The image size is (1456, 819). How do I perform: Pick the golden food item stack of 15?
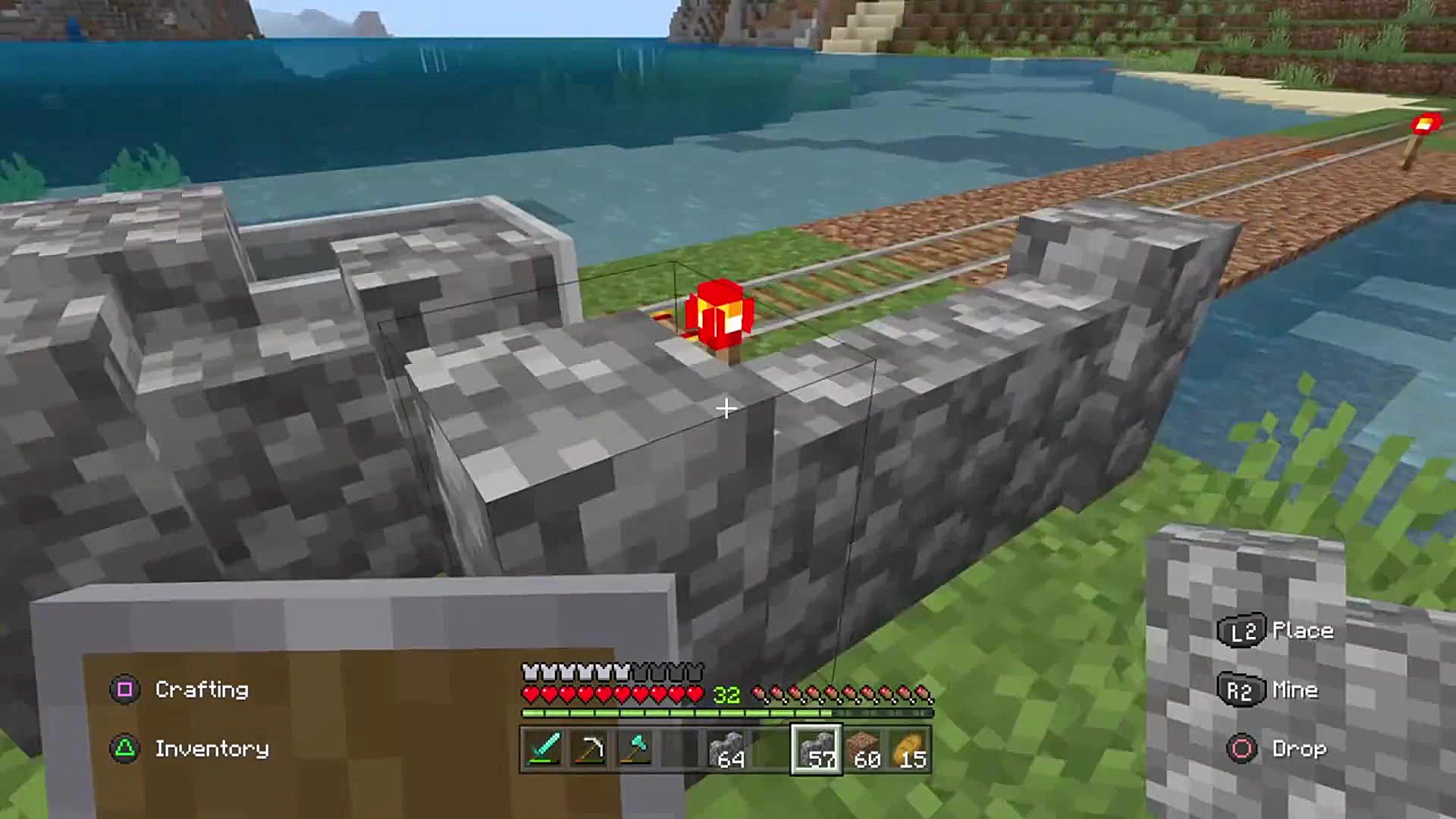[x=908, y=749]
